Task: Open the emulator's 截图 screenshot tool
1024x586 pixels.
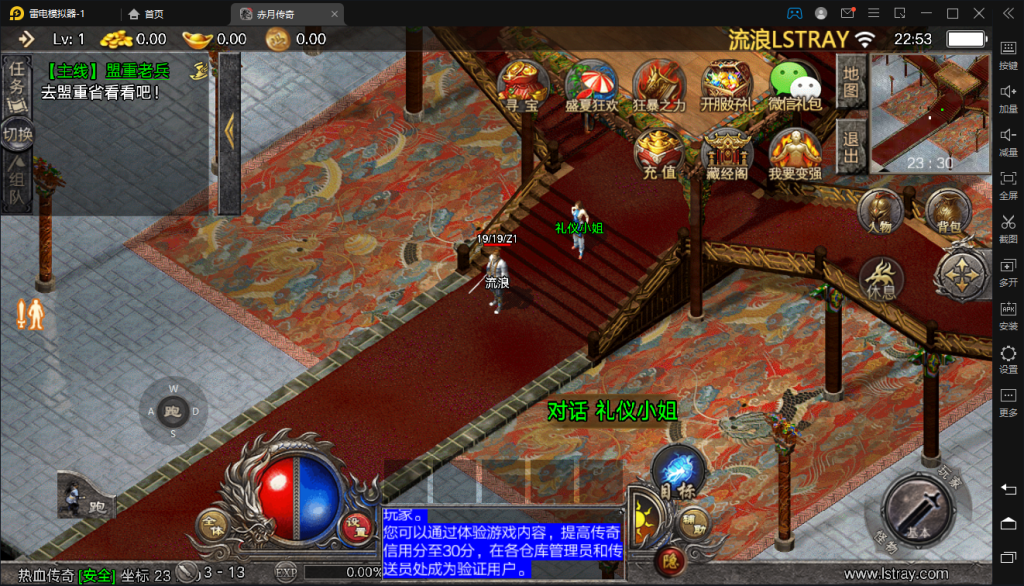Action: point(1008,227)
